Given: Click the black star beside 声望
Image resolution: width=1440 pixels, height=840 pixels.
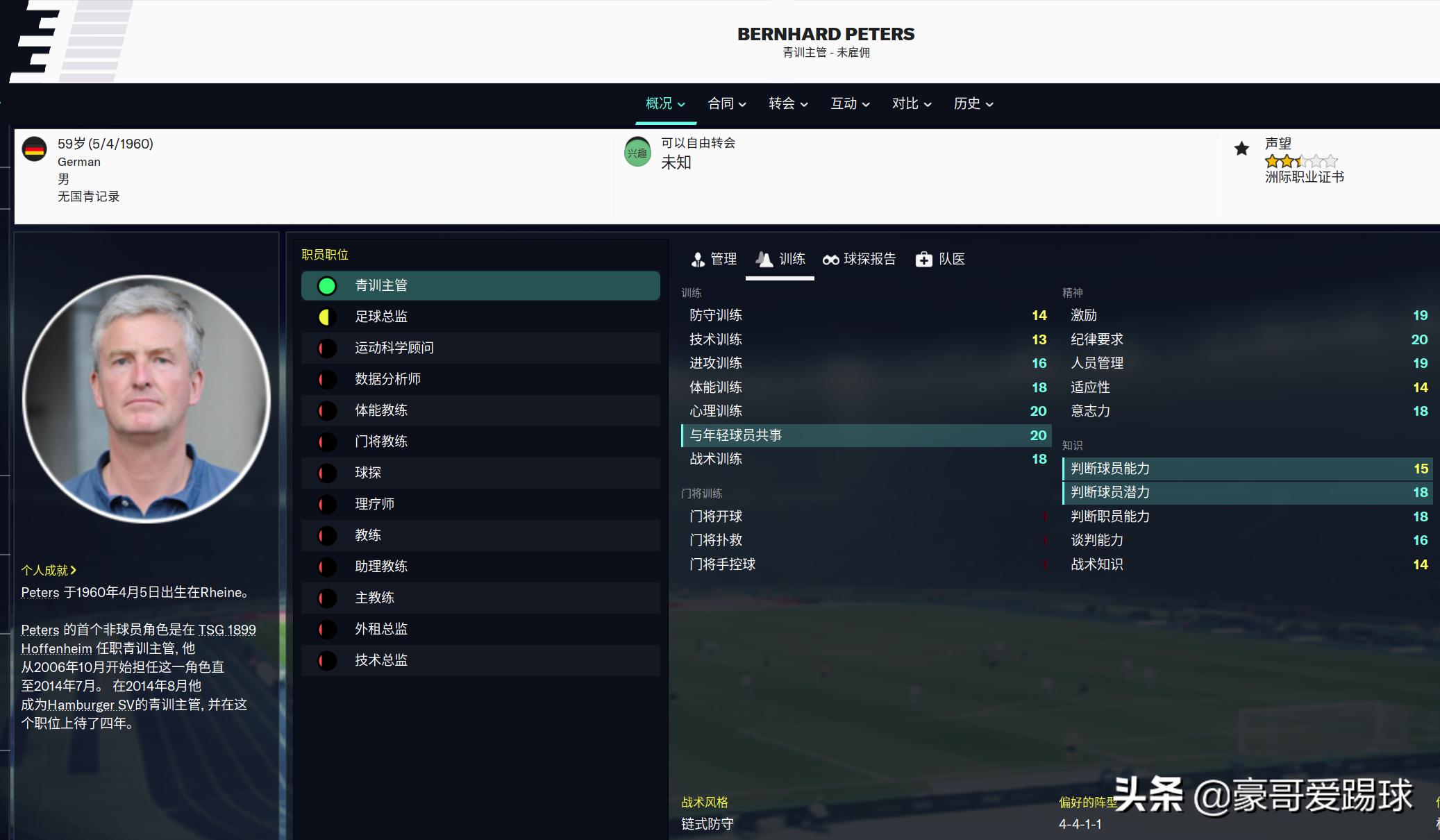Looking at the screenshot, I should (1241, 148).
